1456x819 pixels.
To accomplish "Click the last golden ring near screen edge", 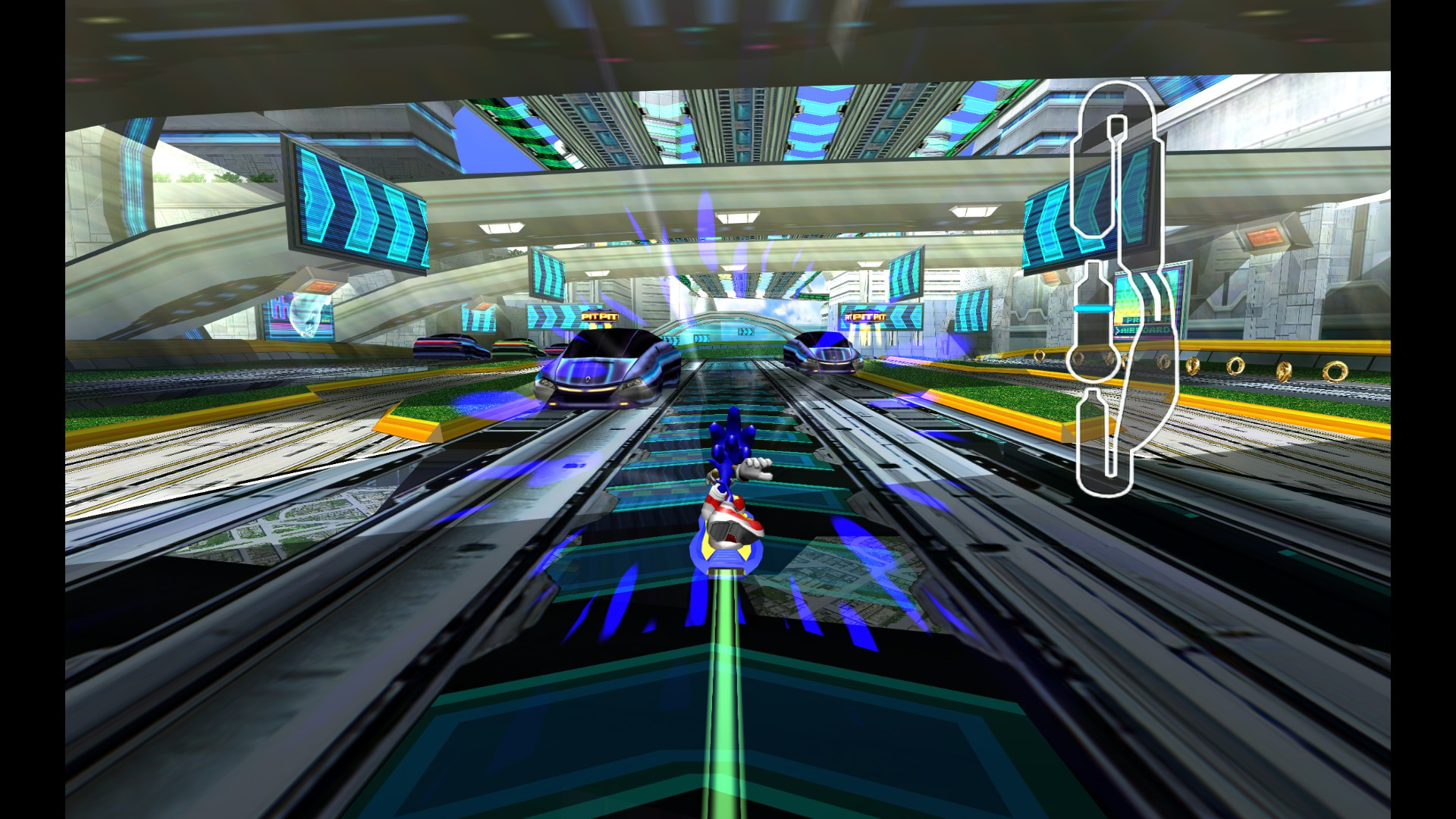I will click(1336, 371).
